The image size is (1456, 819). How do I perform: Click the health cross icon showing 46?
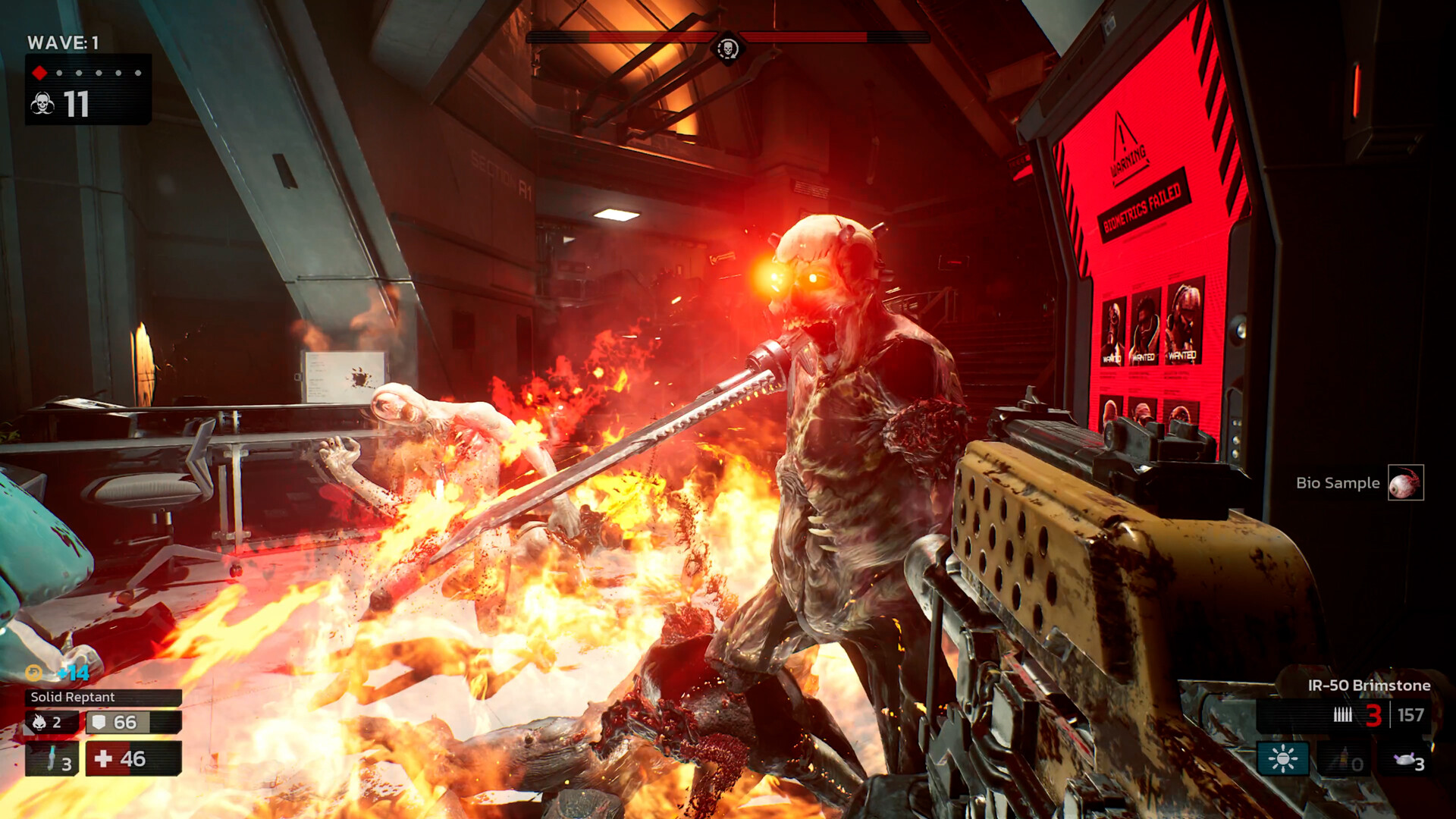(x=104, y=758)
